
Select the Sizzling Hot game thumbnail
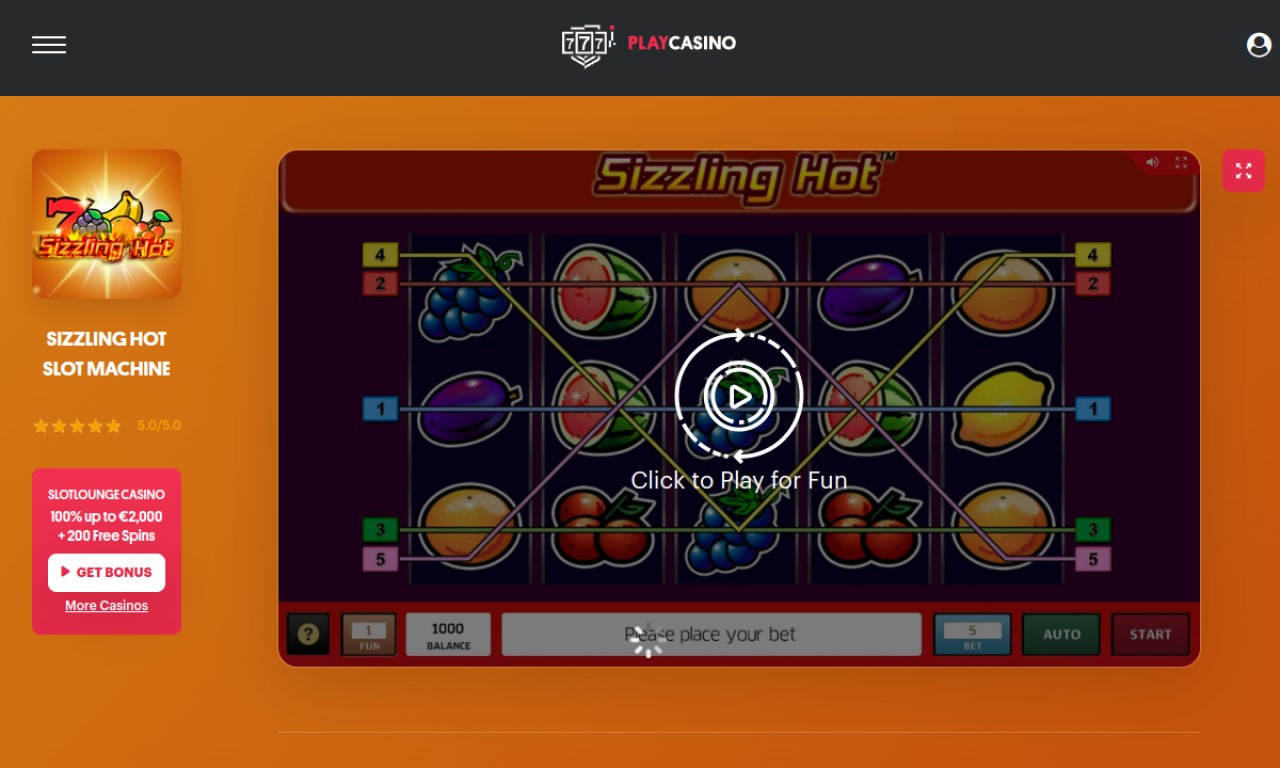107,224
